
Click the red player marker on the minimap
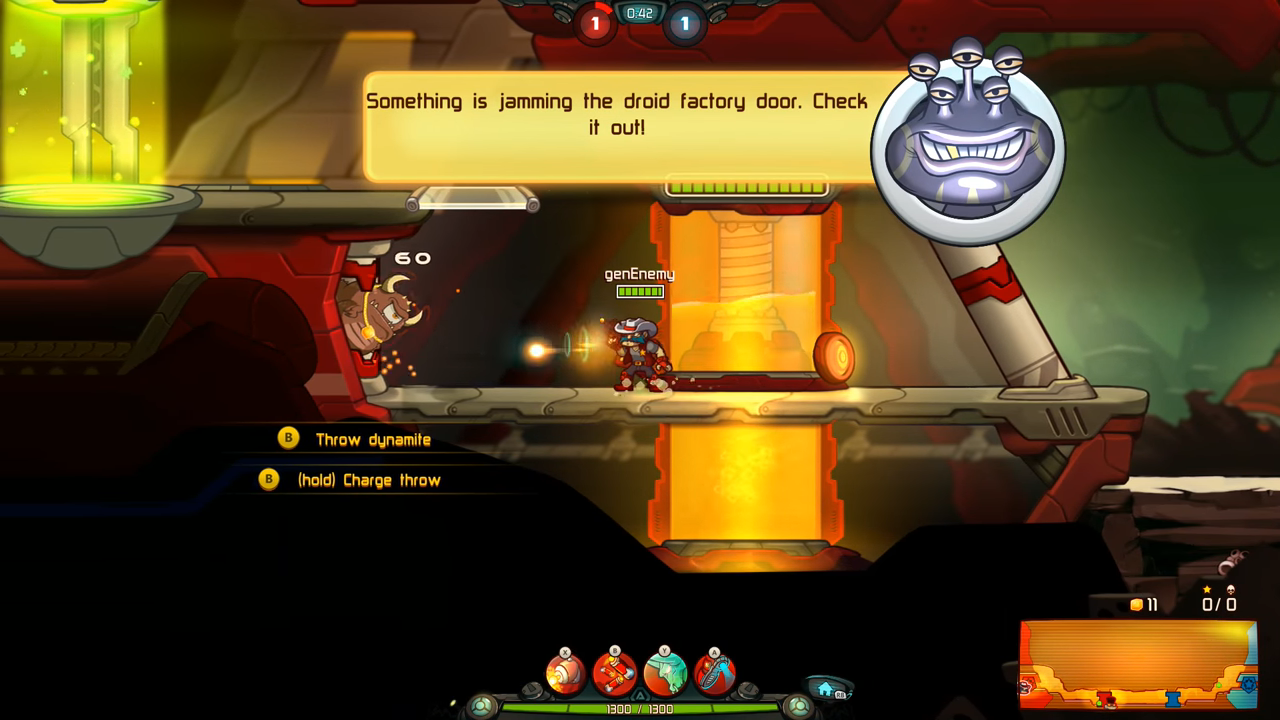coord(1110,702)
